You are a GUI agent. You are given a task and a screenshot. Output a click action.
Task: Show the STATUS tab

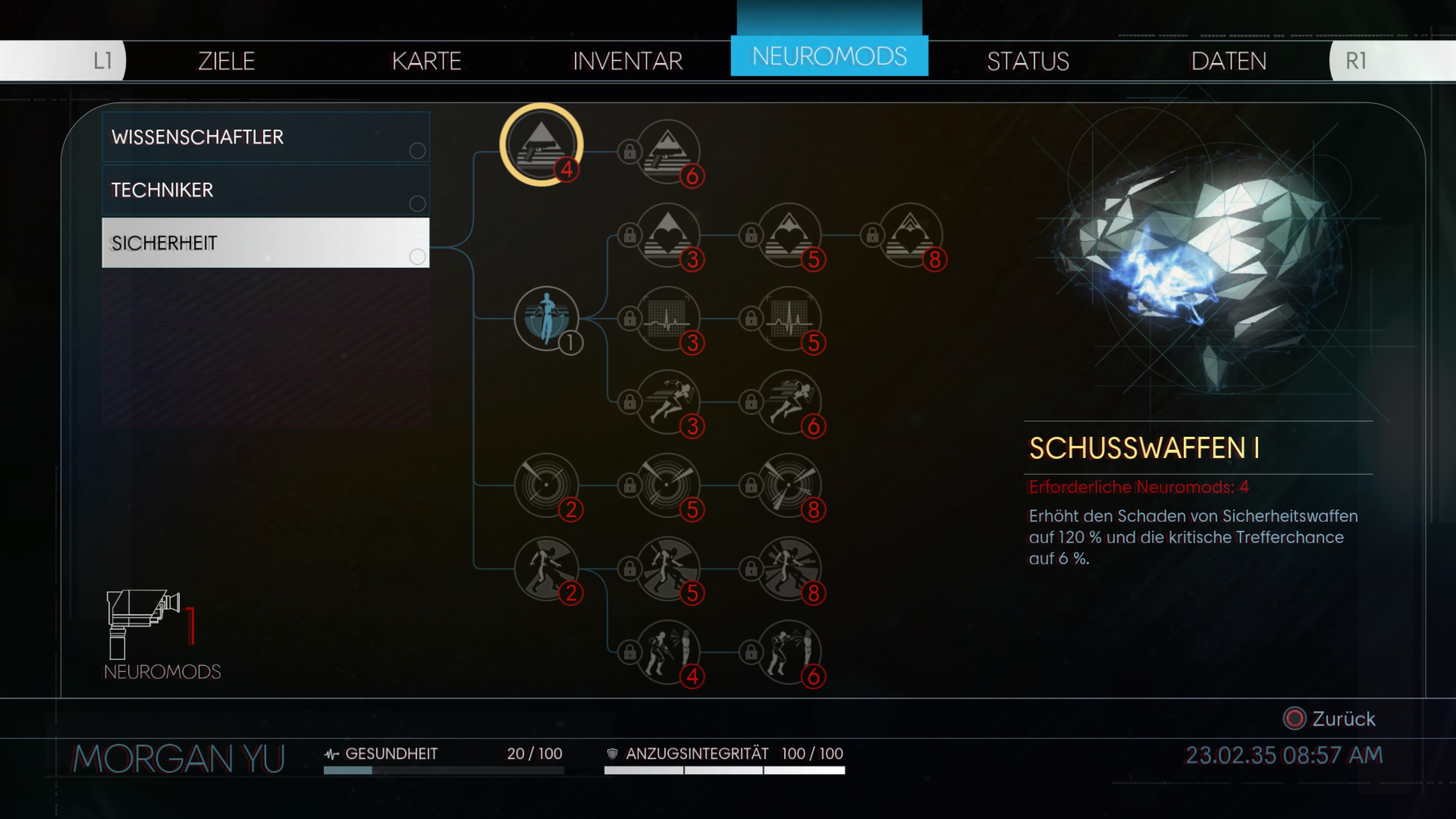tap(1028, 61)
